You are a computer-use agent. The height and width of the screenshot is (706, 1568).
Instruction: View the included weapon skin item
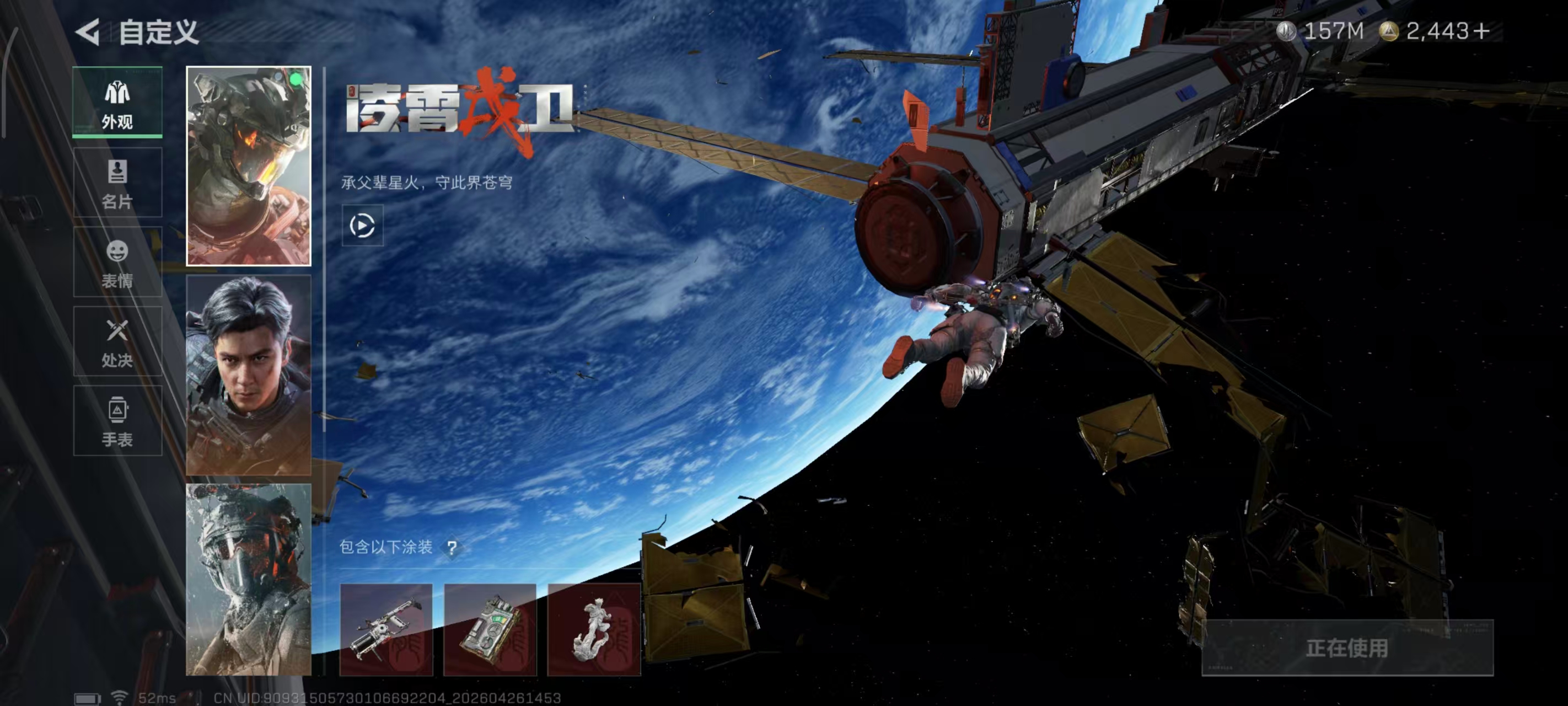386,629
